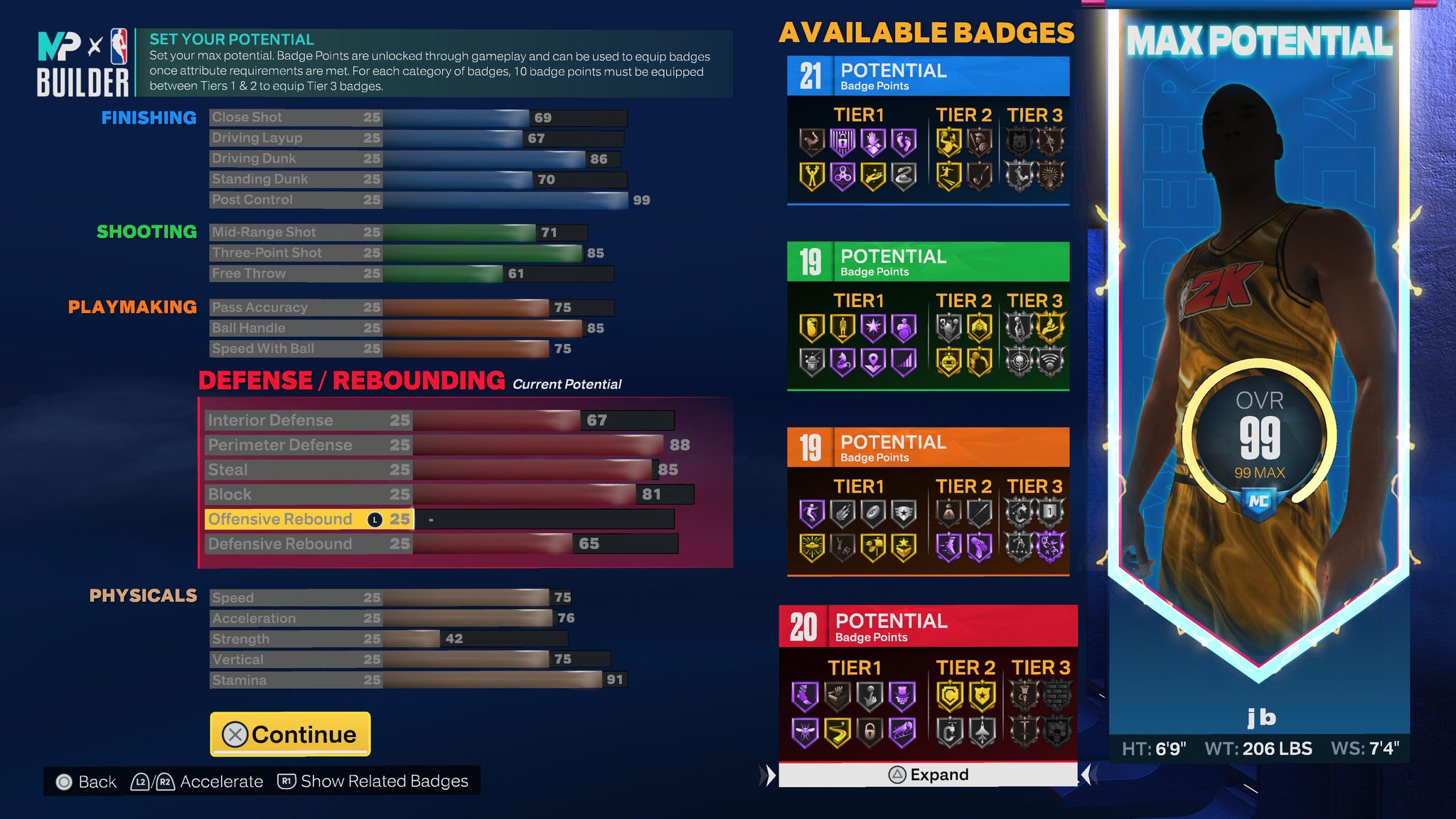
Task: Select the gold dunking-player badge in Finishing Tier 2
Action: (949, 141)
